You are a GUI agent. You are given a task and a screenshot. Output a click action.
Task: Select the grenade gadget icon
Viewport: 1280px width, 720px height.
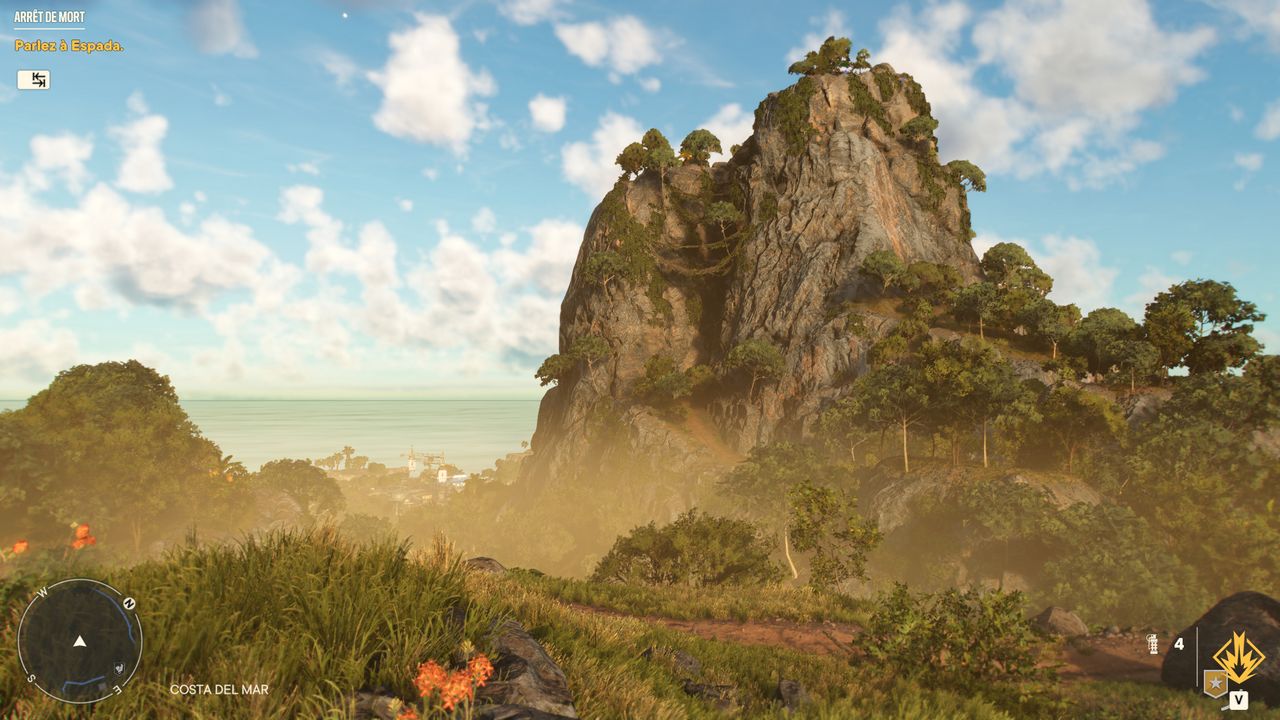[x=1152, y=644]
